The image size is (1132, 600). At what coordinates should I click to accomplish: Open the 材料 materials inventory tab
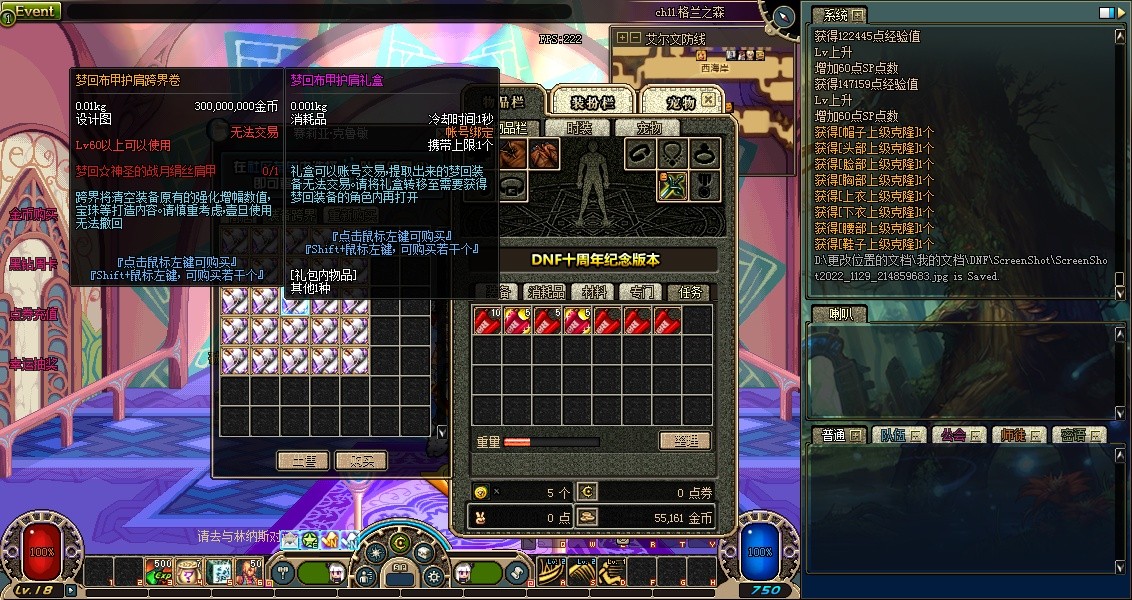tap(596, 292)
